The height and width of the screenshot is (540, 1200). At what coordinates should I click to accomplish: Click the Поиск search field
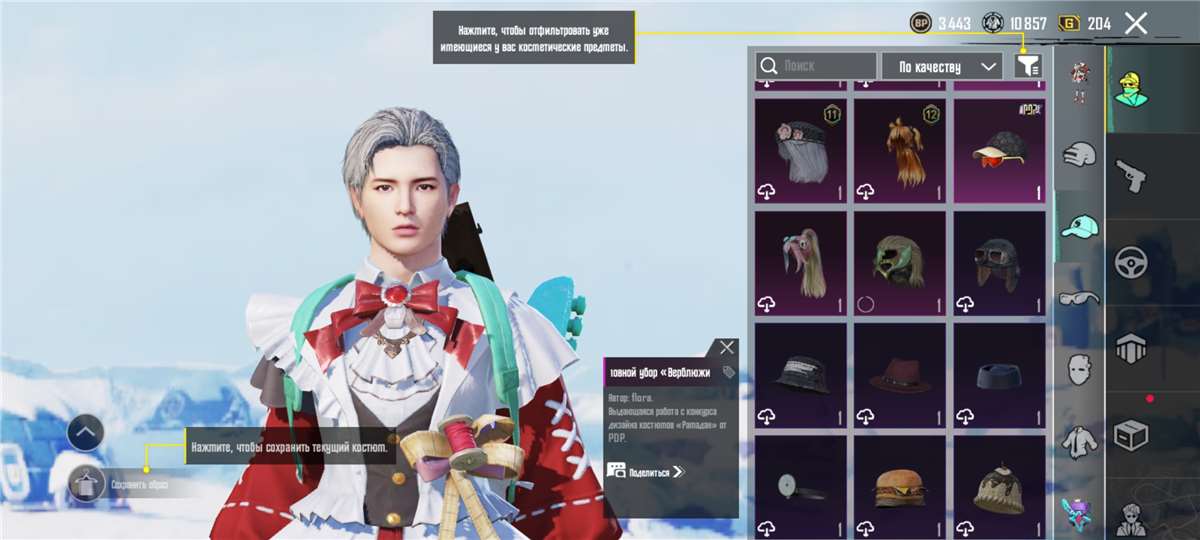click(x=816, y=66)
